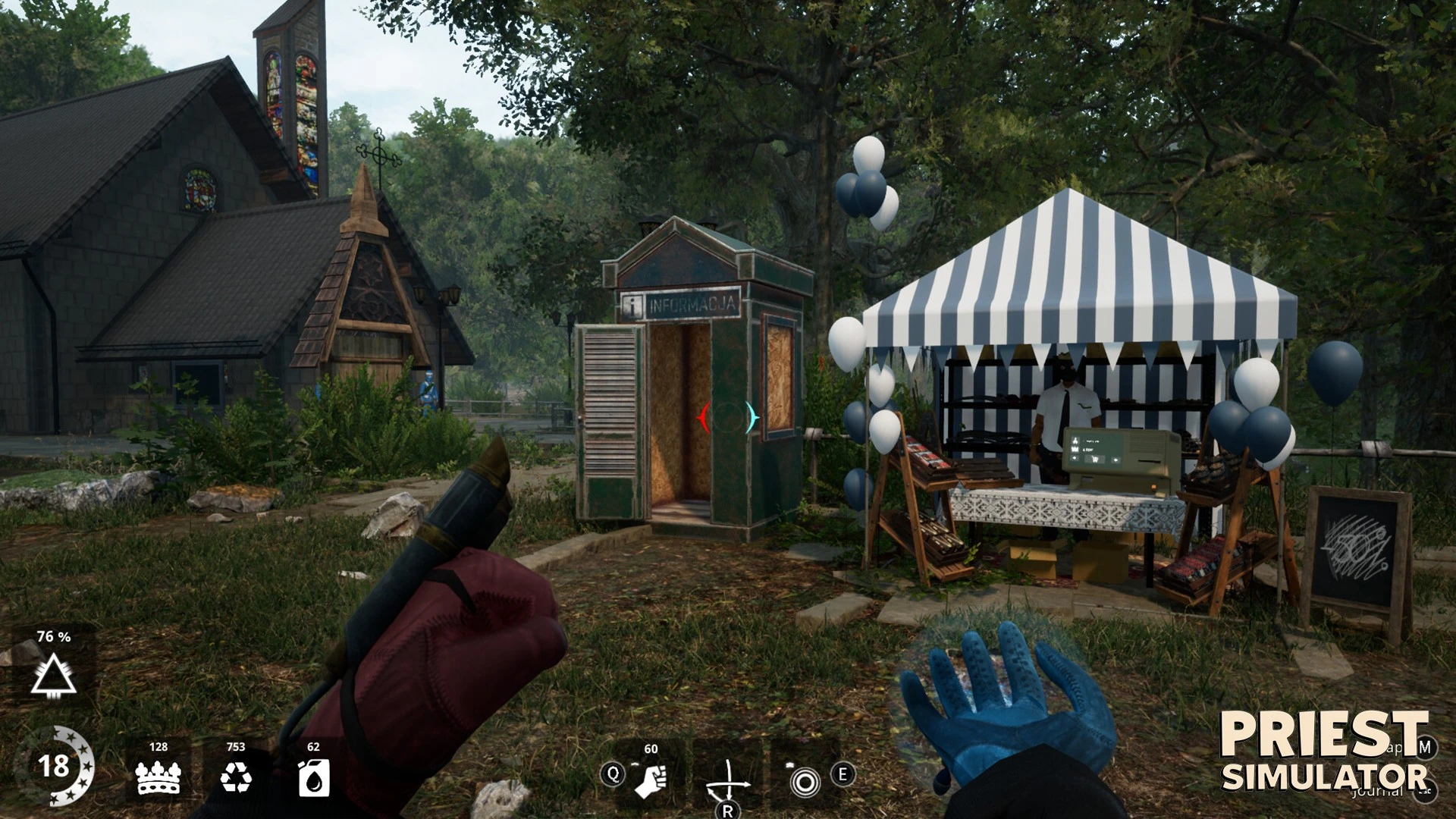Choose the crossbow weapon icon
1456x819 pixels.
pyautogui.click(x=726, y=780)
